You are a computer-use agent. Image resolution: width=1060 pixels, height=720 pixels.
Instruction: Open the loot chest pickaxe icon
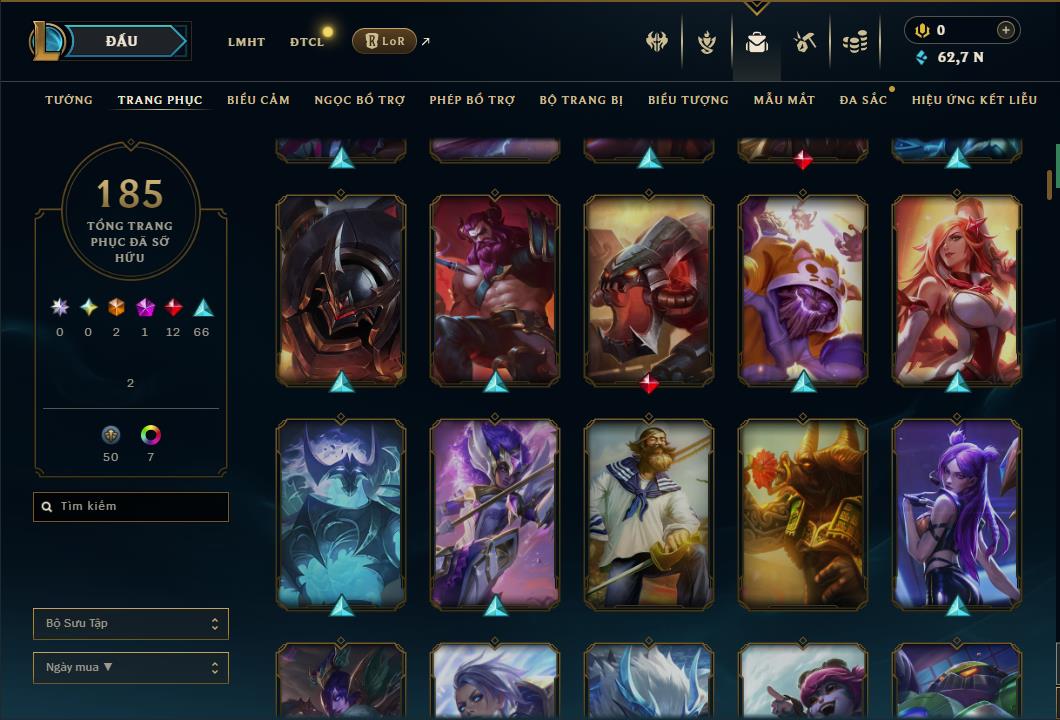click(x=805, y=42)
